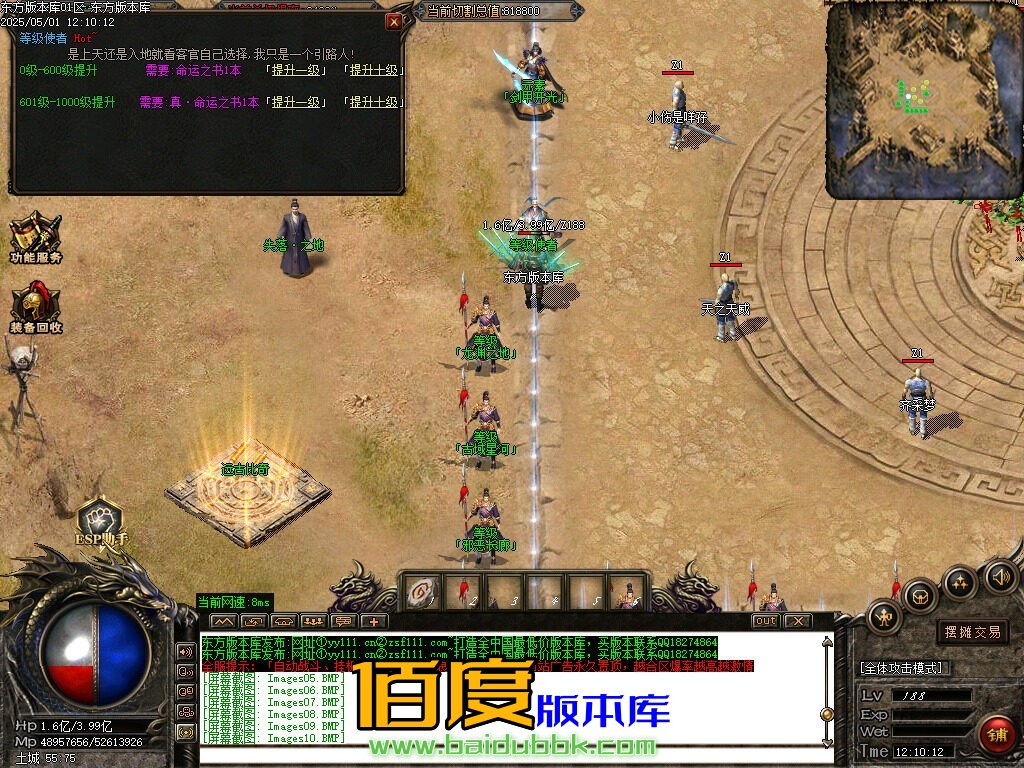Click the X button beside 'out'

click(797, 621)
